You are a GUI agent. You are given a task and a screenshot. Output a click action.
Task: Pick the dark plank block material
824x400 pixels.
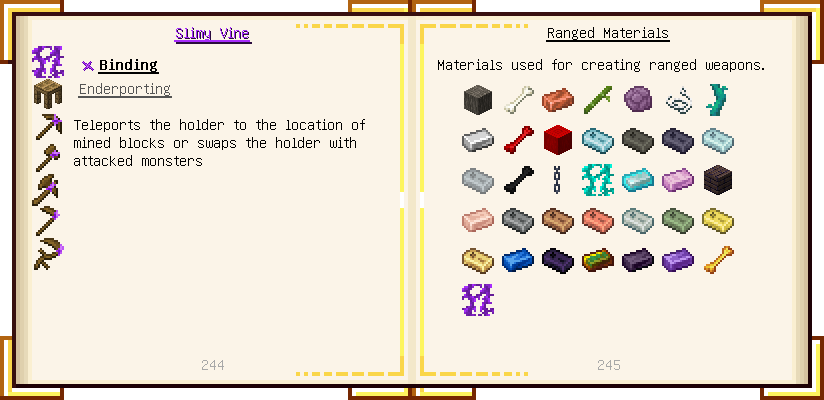[x=718, y=180]
